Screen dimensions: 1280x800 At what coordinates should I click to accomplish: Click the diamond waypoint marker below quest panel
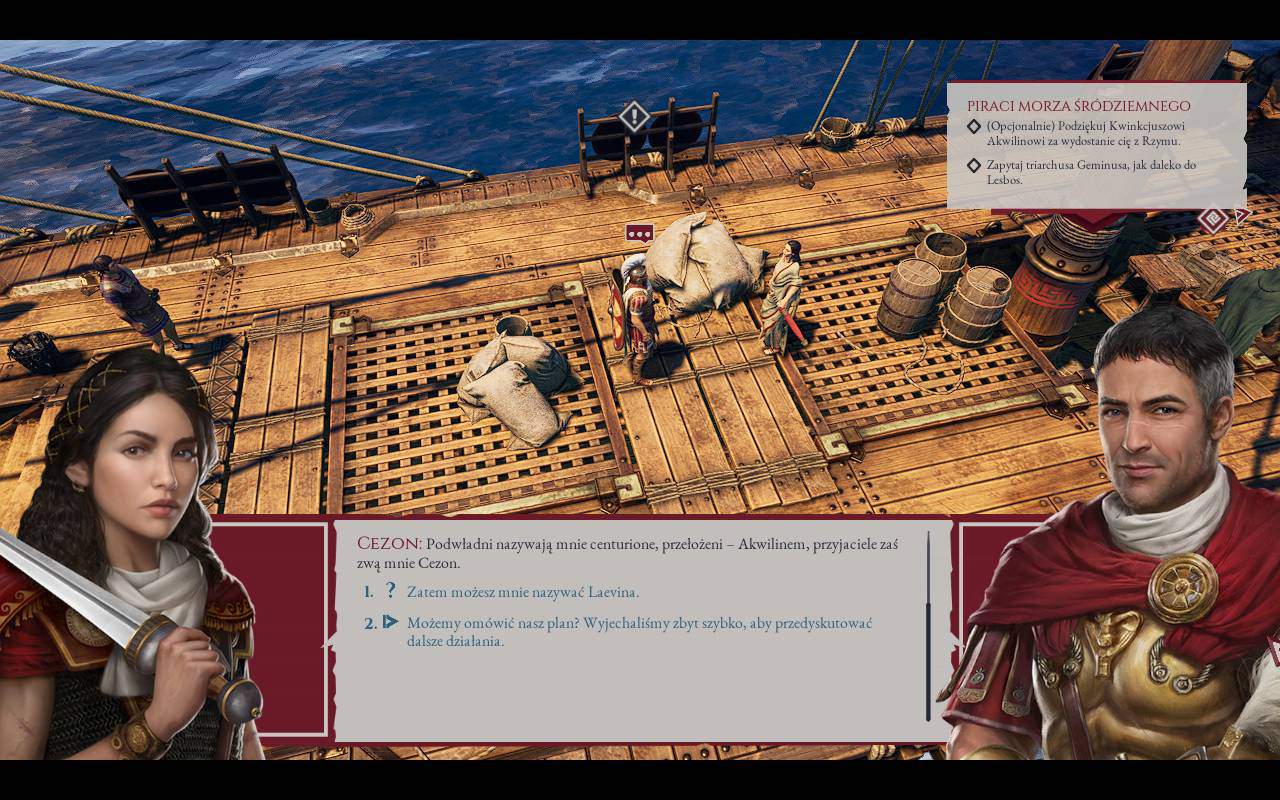pos(1213,219)
